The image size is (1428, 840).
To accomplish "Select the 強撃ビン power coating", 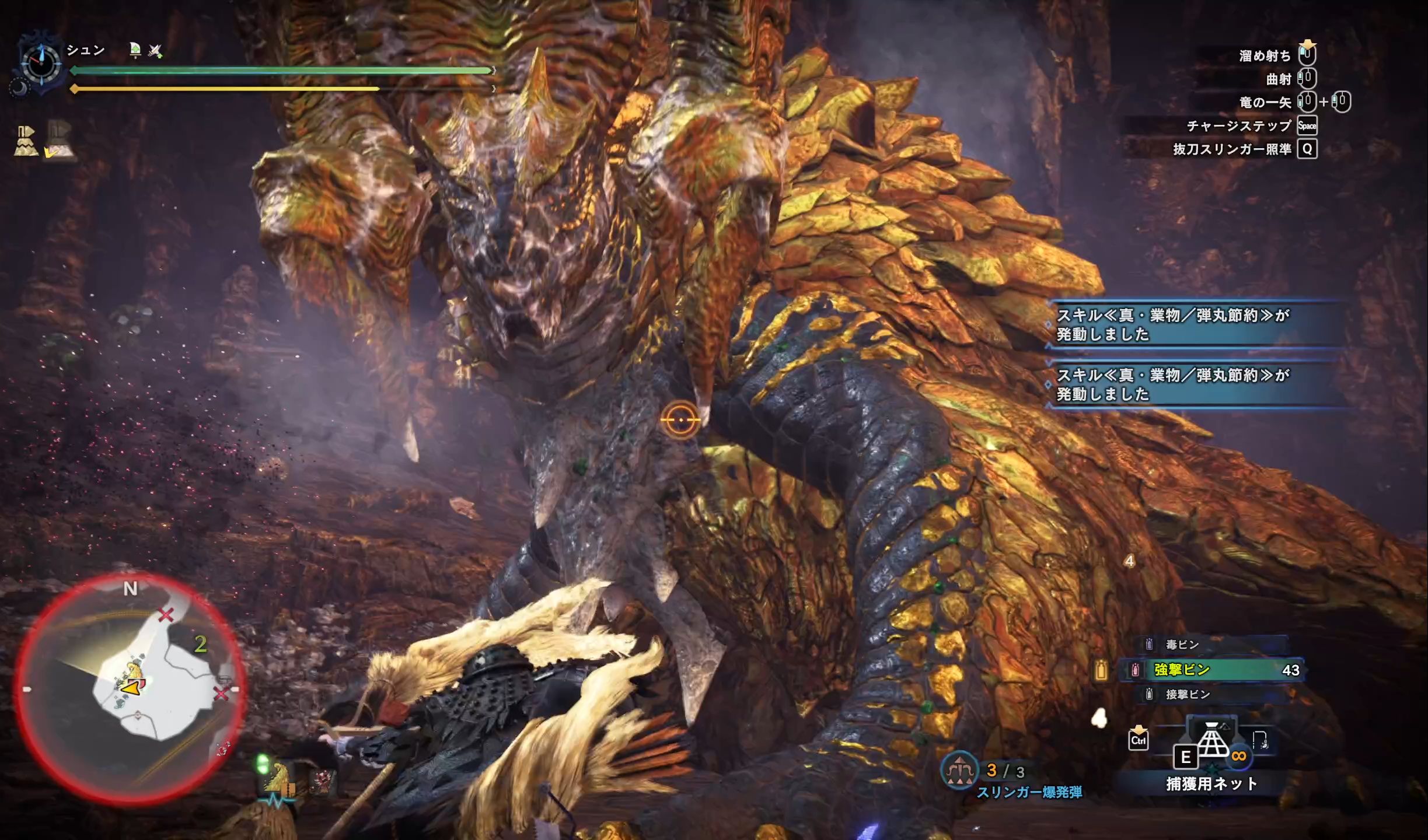I will pyautogui.click(x=1213, y=670).
